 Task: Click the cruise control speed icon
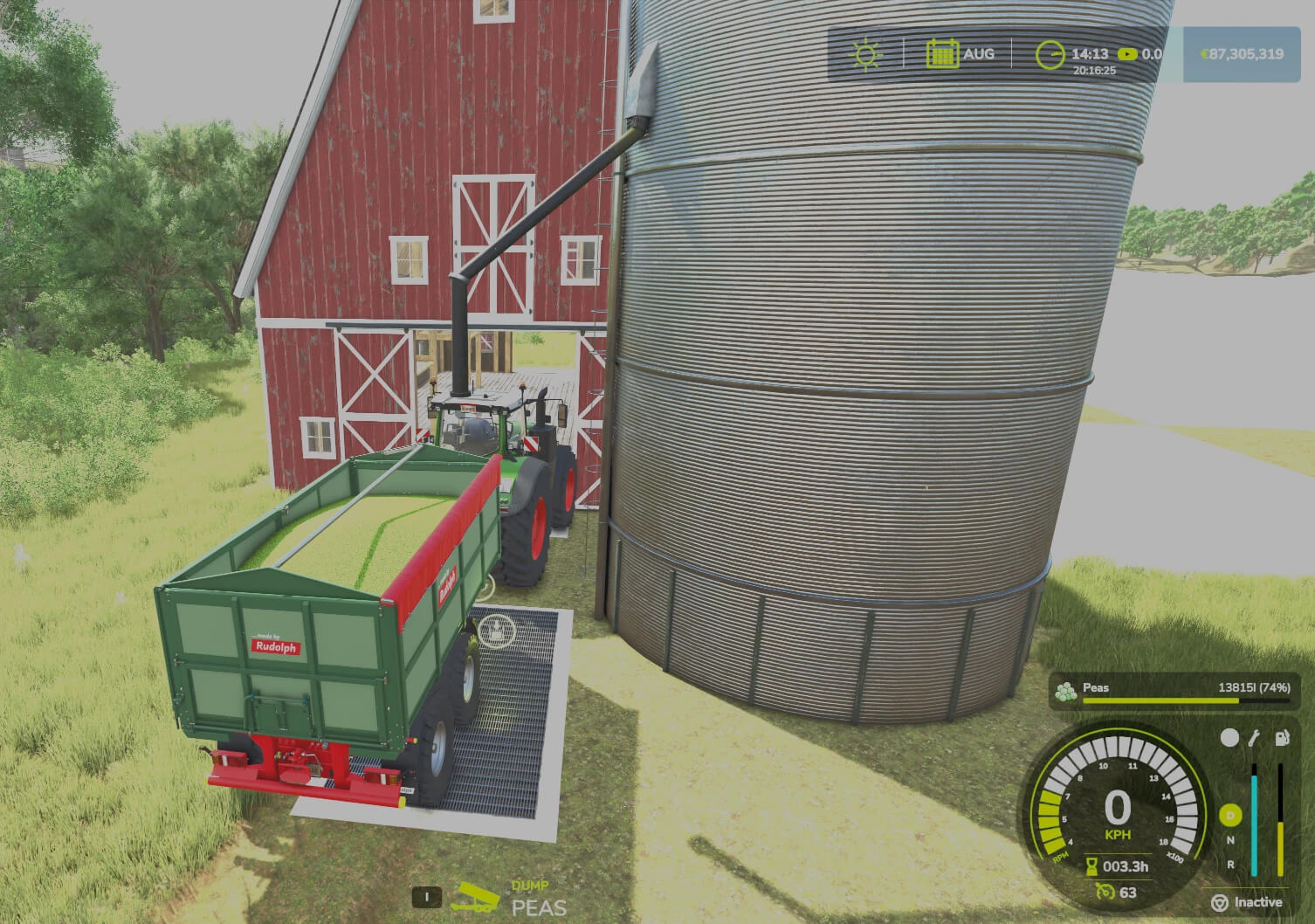(1105, 892)
